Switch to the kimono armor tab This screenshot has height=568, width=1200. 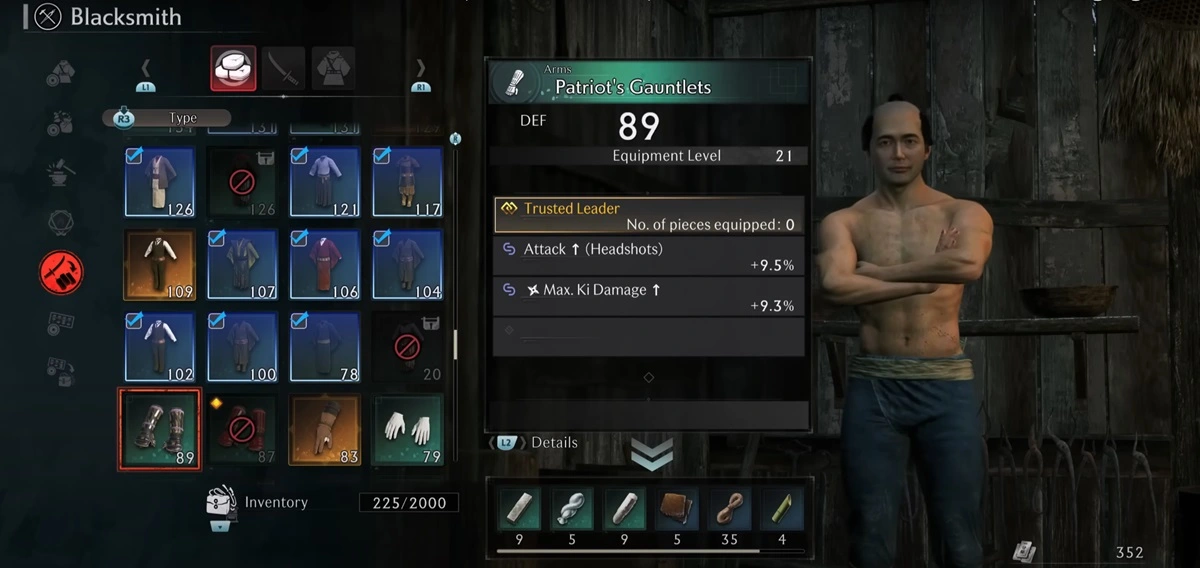coord(333,69)
